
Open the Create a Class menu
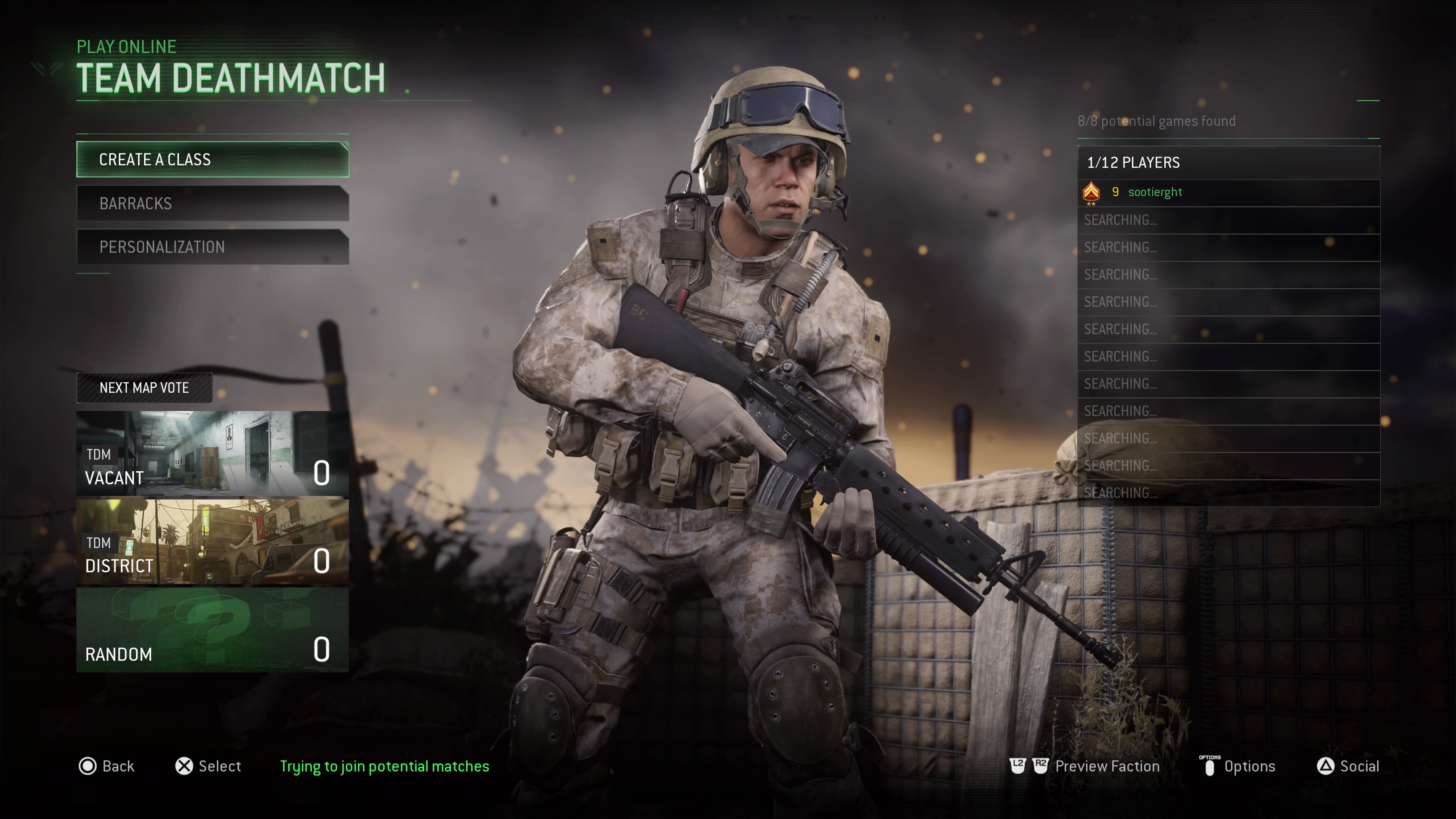[212, 159]
